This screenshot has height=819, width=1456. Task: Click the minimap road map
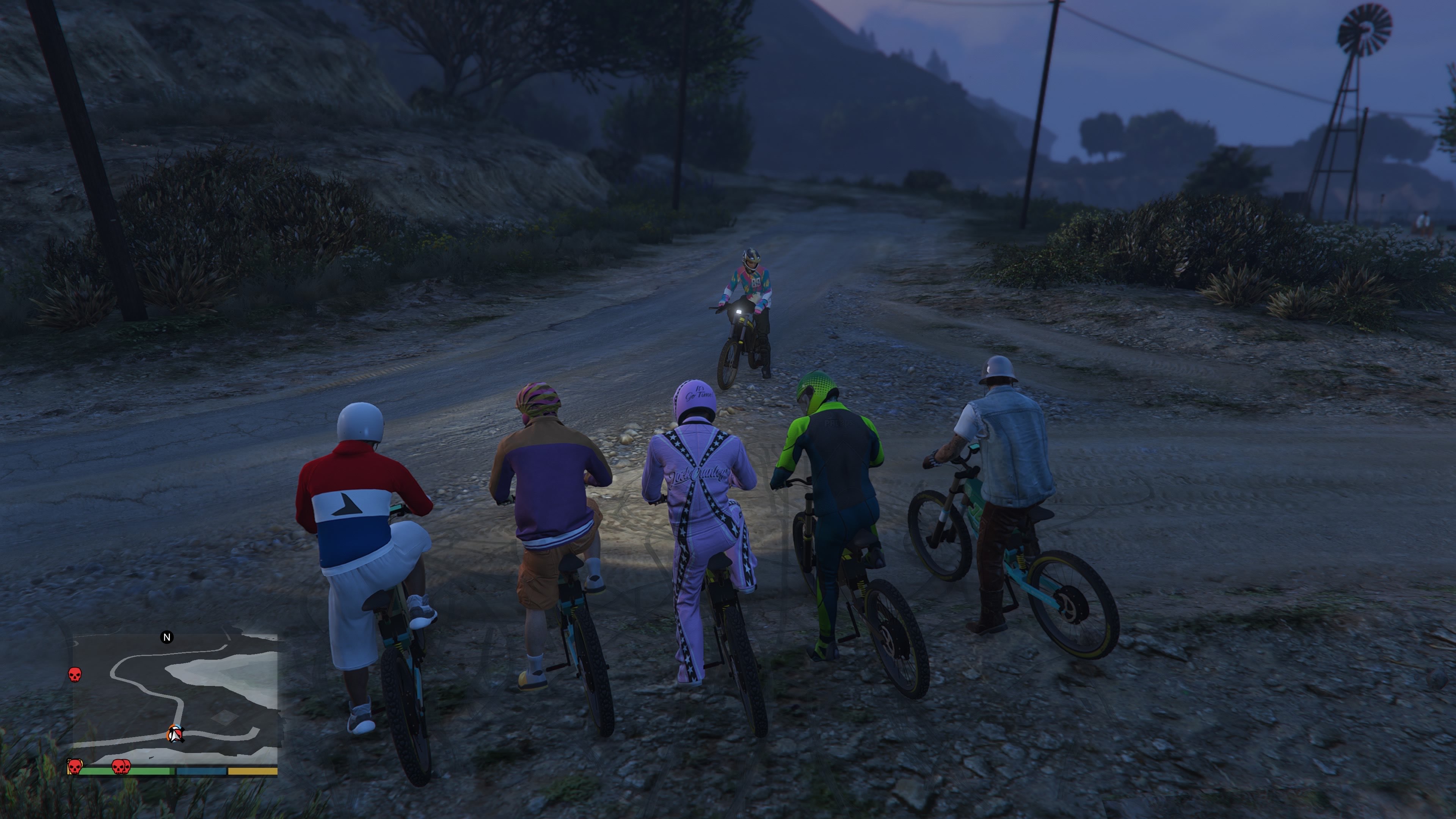[x=175, y=698]
